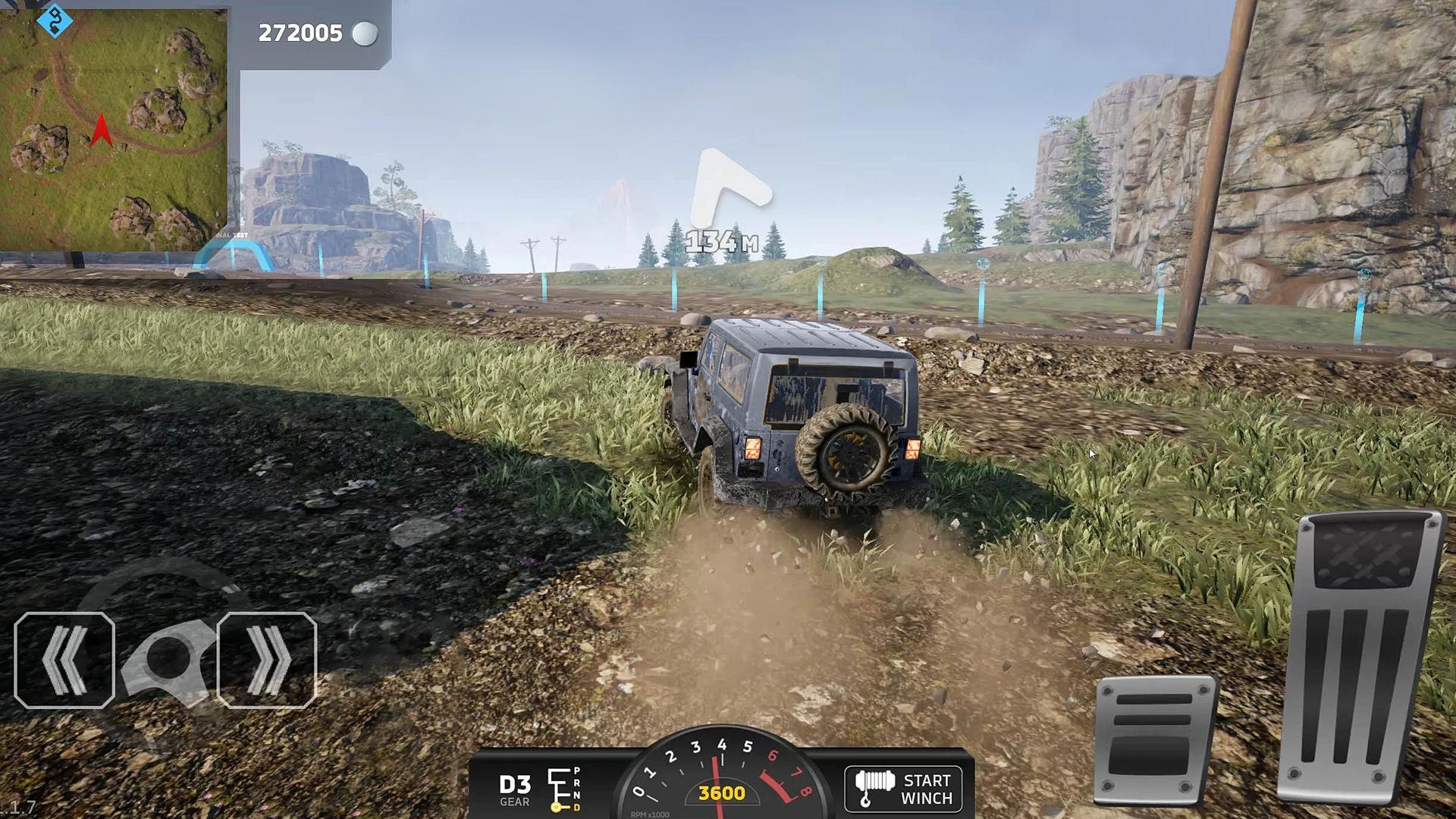
Task: Select the currently engaged D gear position
Action: tap(576, 808)
